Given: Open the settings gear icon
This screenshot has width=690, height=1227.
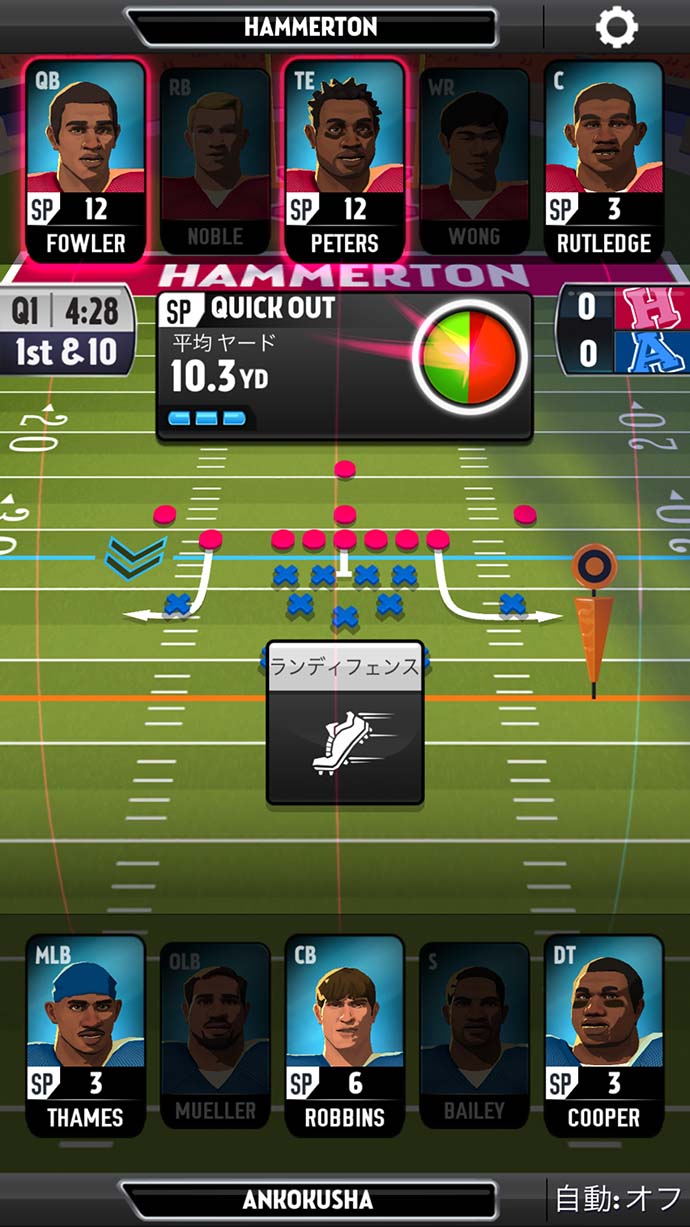Looking at the screenshot, I should tap(616, 27).
